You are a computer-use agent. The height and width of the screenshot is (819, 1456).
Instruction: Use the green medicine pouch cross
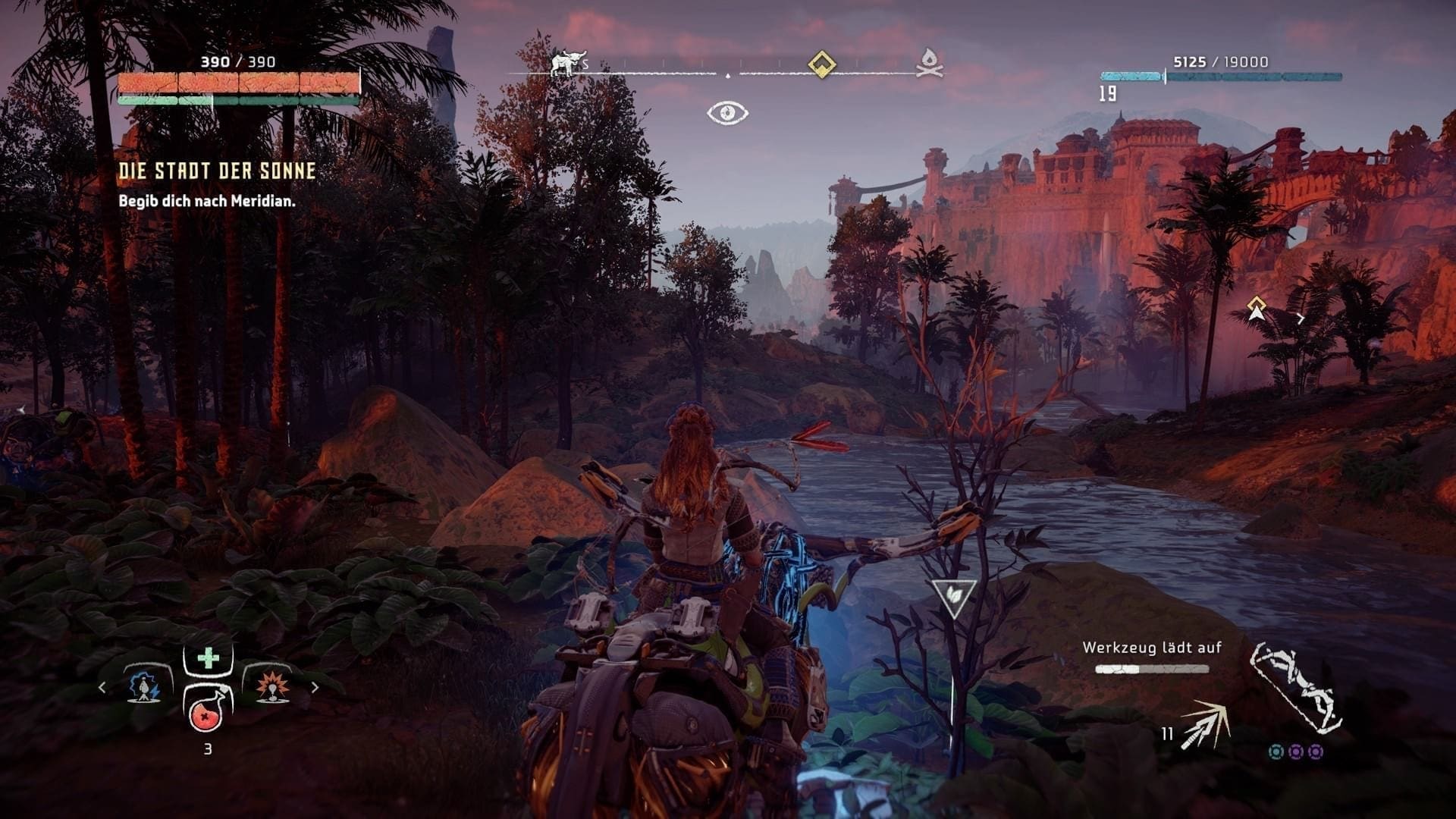coord(208,658)
